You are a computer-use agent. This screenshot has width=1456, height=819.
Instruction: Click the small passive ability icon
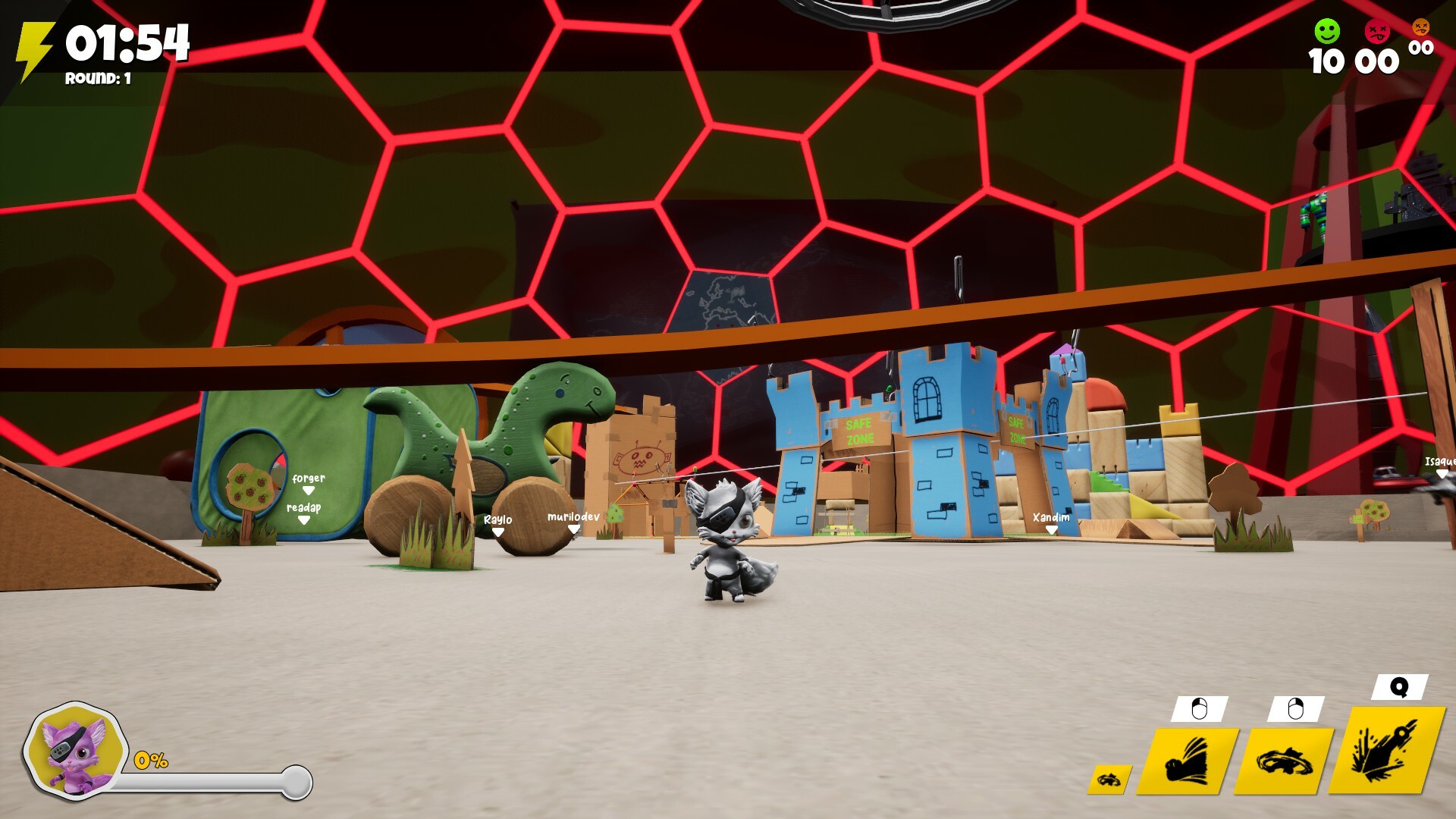(x=1108, y=777)
